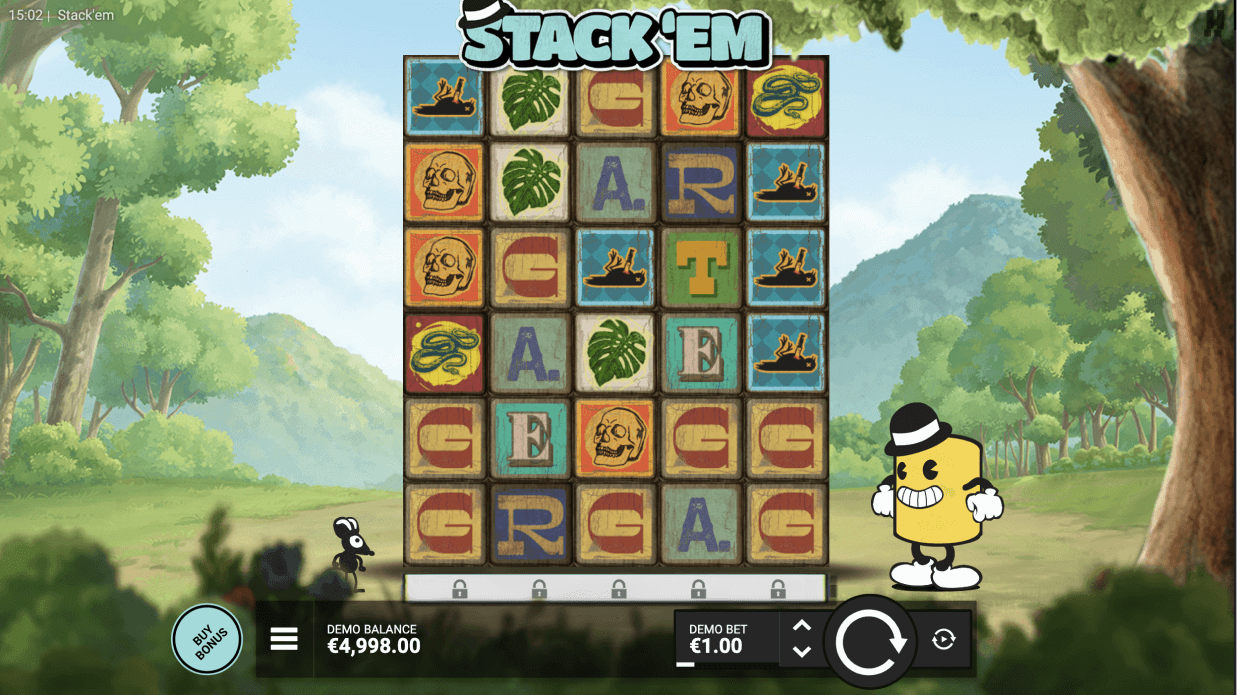Open the hamburger menu

284,639
